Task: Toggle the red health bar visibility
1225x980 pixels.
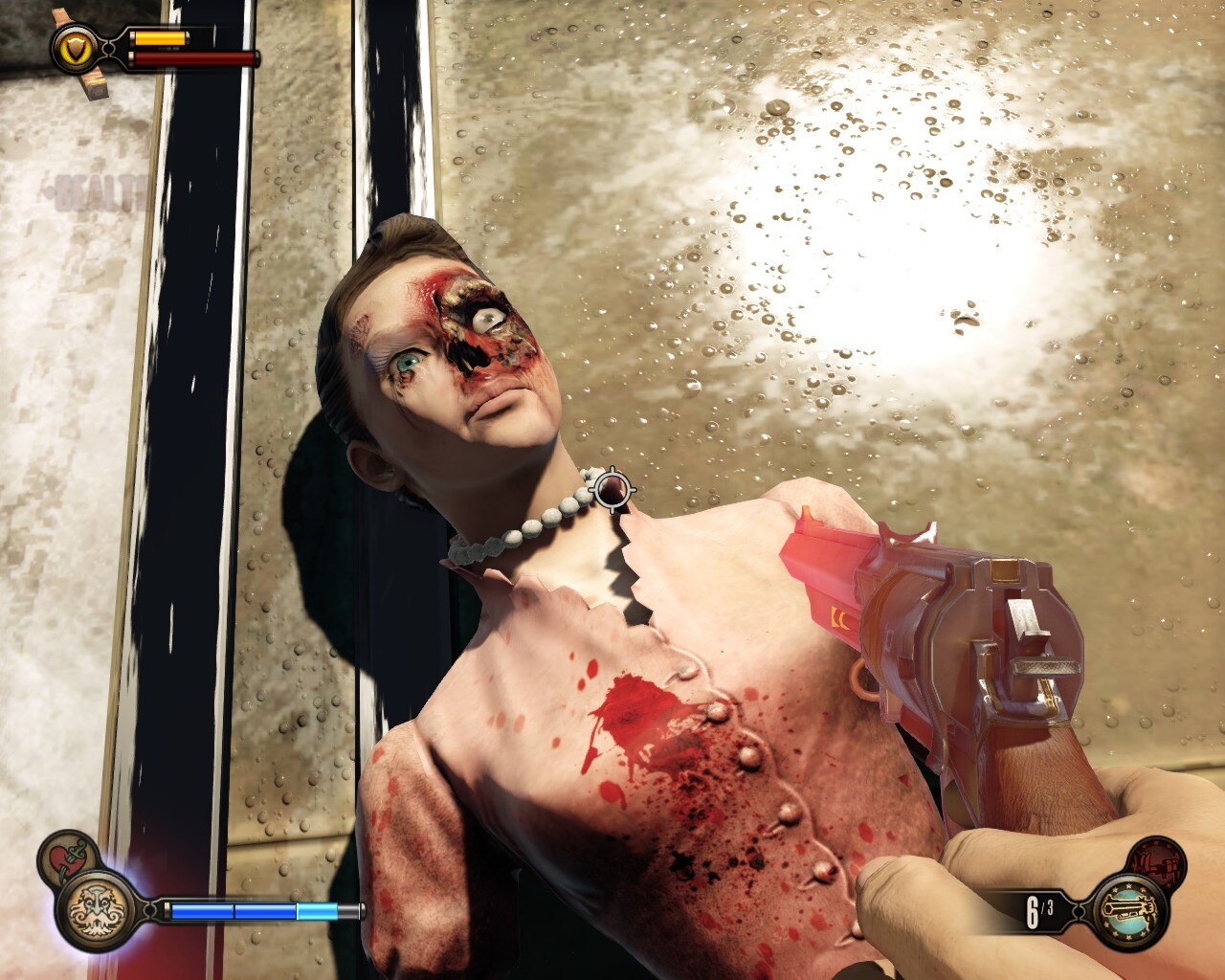Action: point(194,58)
